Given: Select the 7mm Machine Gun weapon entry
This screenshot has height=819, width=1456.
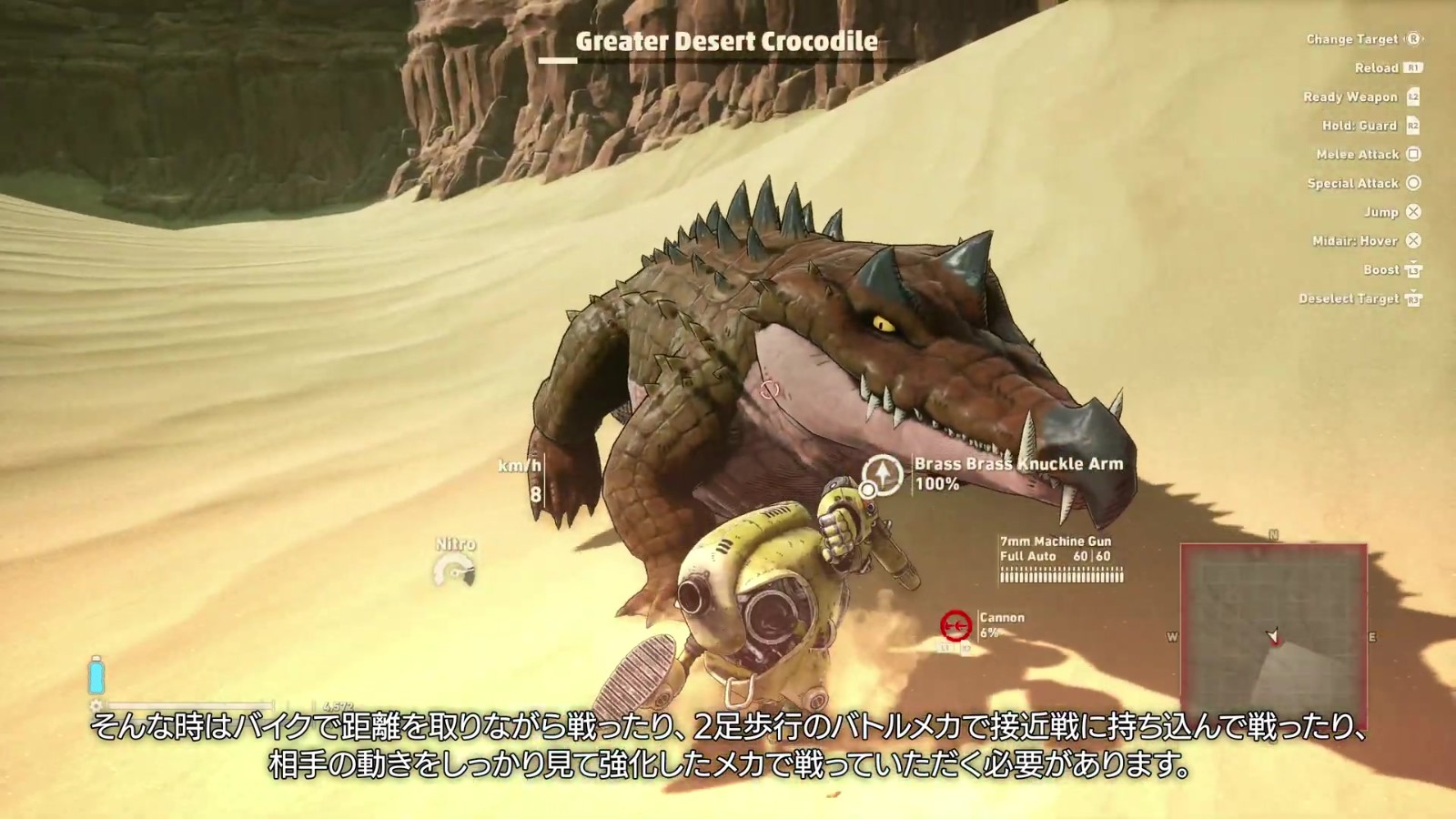Looking at the screenshot, I should [x=1061, y=558].
